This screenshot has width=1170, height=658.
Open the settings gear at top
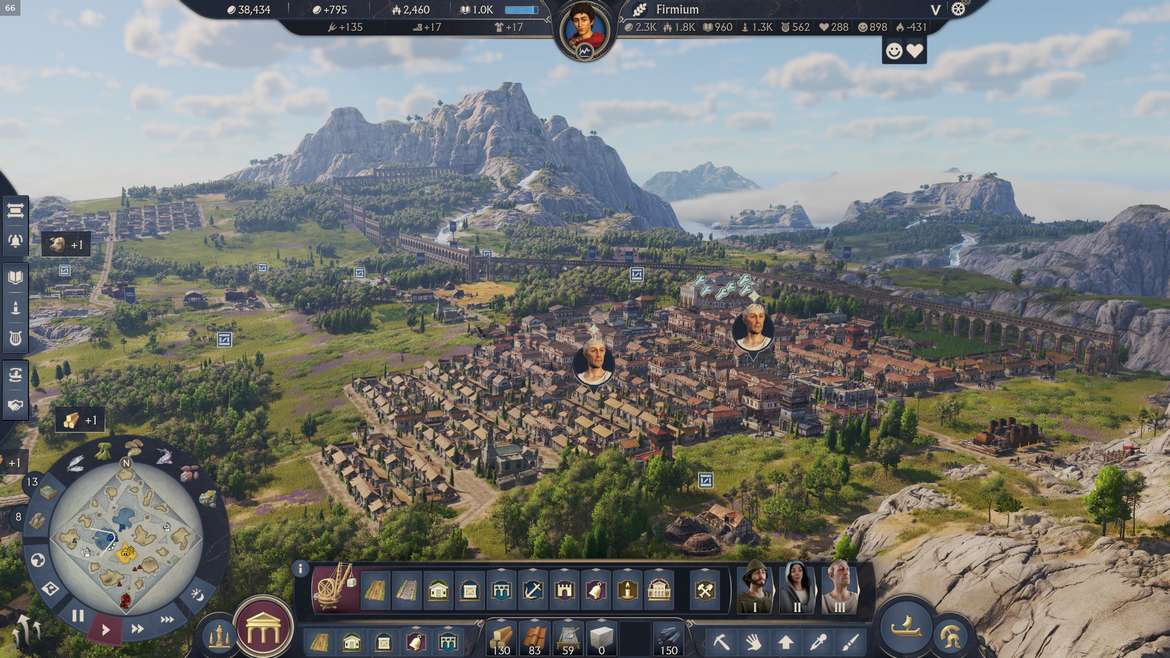(x=958, y=9)
